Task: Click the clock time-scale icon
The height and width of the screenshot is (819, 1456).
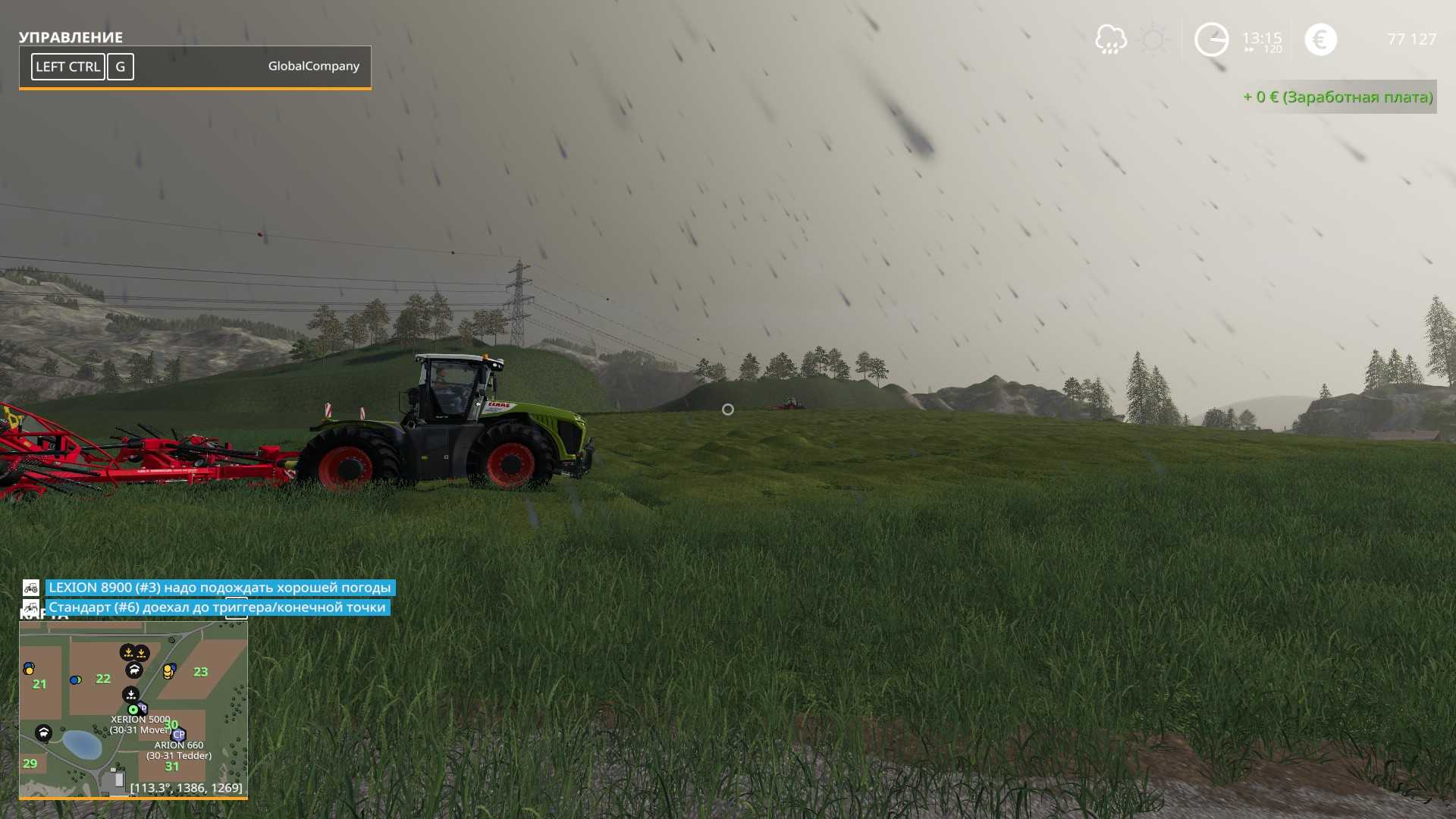Action: [1211, 39]
